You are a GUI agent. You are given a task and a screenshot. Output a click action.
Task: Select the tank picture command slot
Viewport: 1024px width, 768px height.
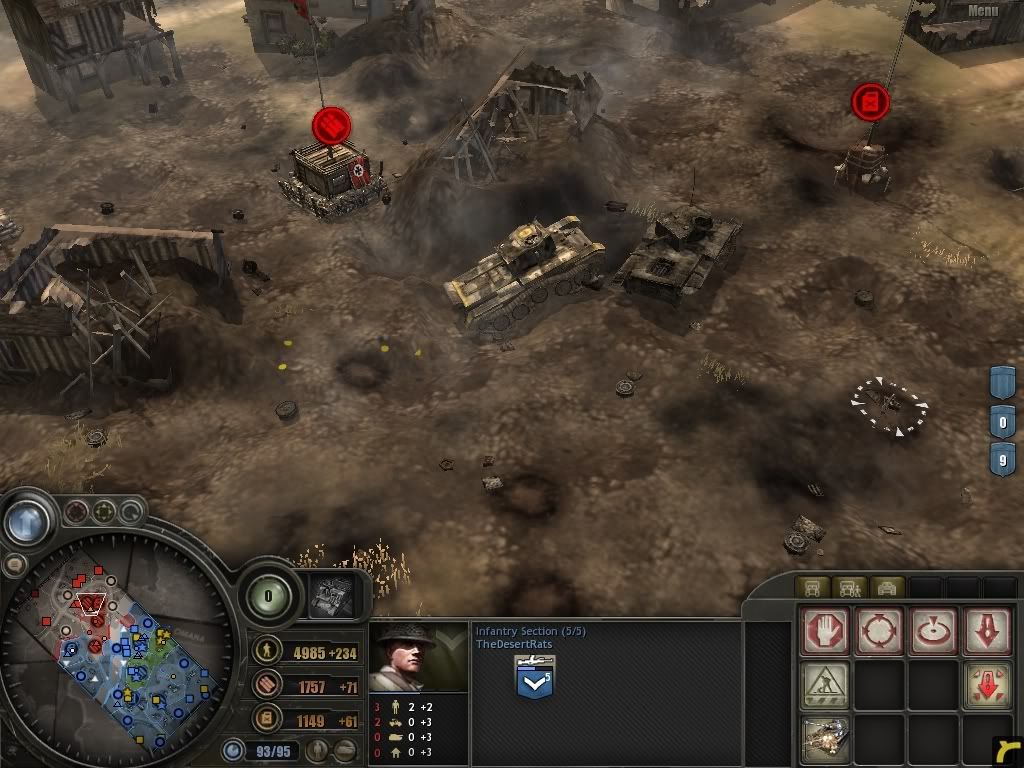coord(825,739)
